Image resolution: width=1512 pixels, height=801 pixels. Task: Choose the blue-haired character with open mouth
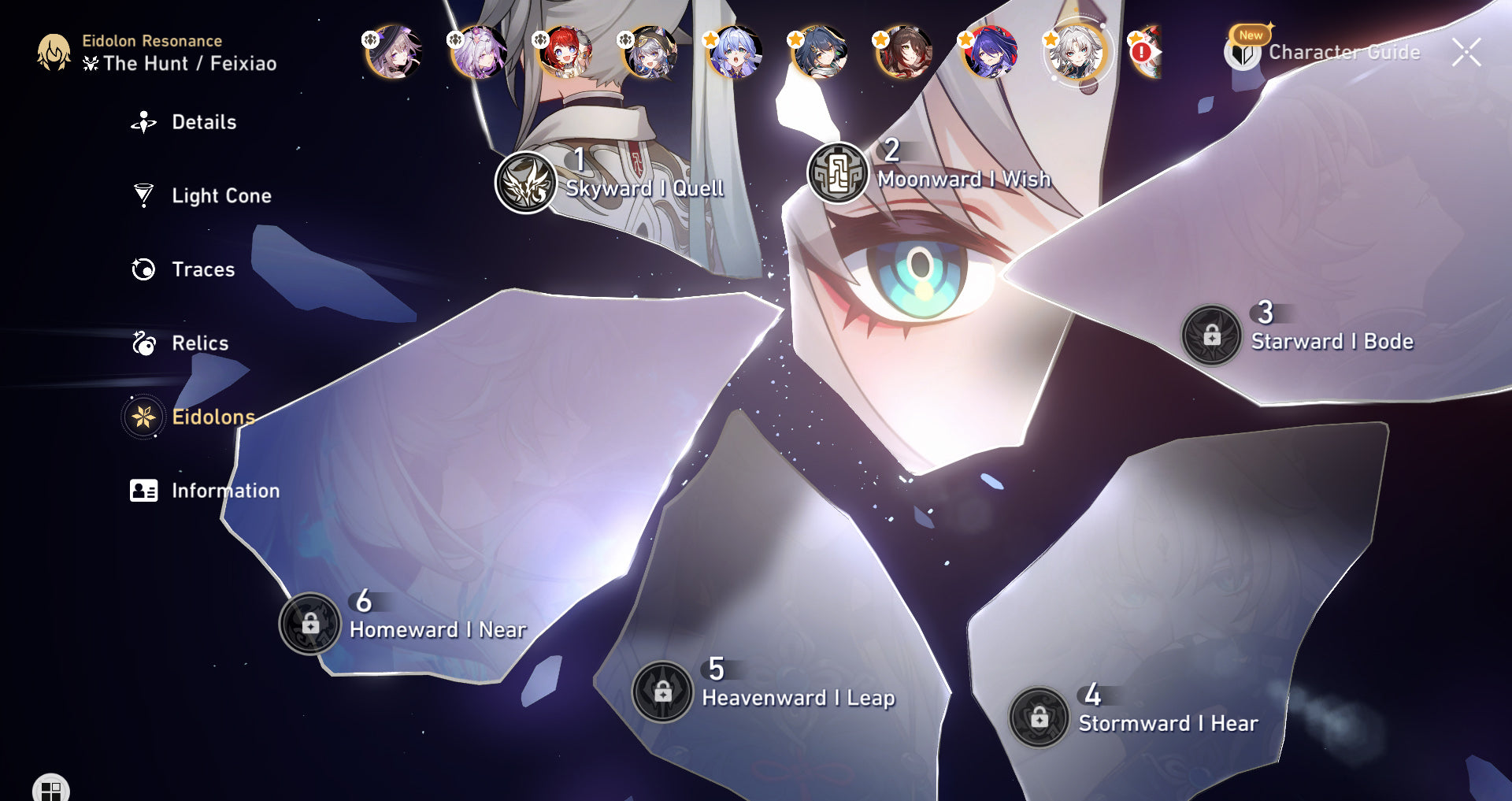[x=734, y=53]
